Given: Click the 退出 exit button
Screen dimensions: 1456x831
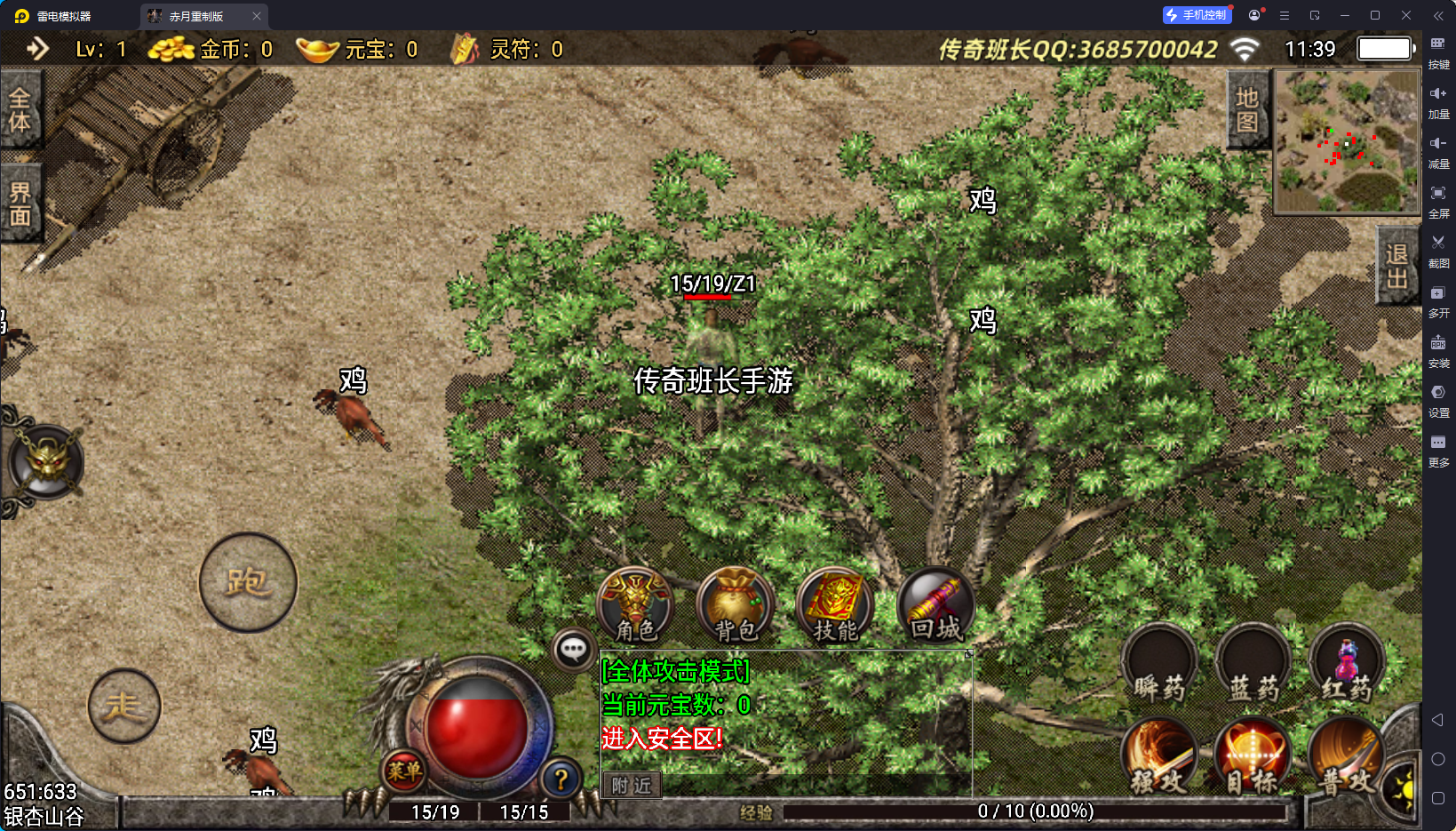Looking at the screenshot, I should [x=1396, y=266].
